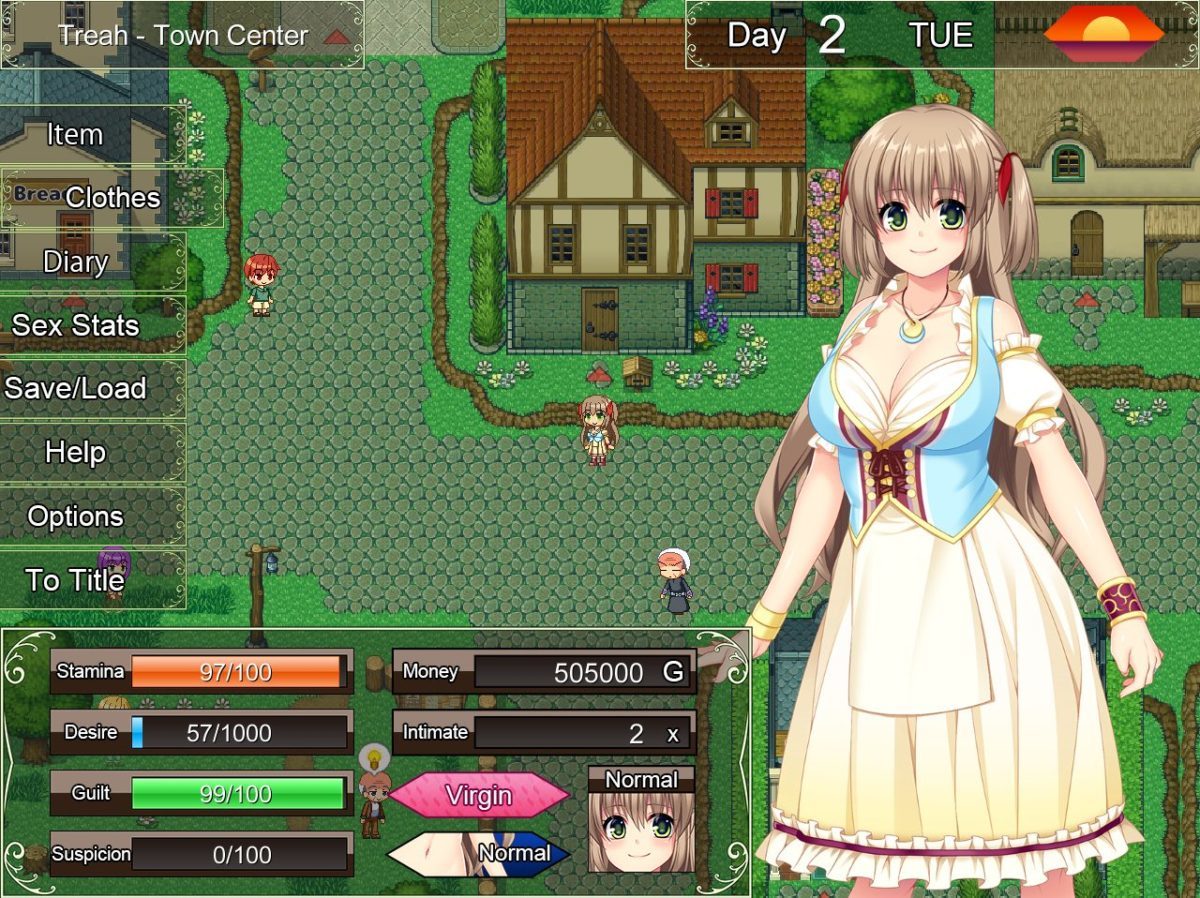Viewport: 1200px width, 898px height.
Task: Open the Save/Load menu
Action: click(x=76, y=388)
